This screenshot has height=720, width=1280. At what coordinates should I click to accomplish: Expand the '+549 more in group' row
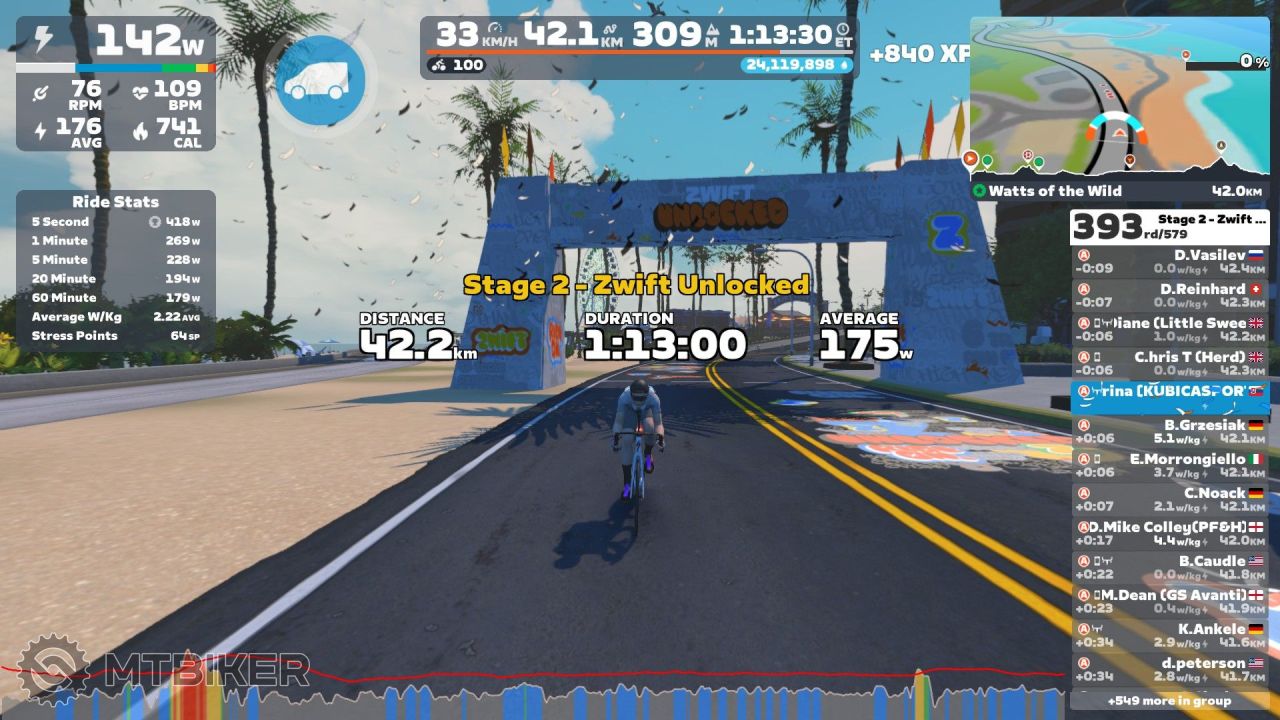click(x=1169, y=700)
